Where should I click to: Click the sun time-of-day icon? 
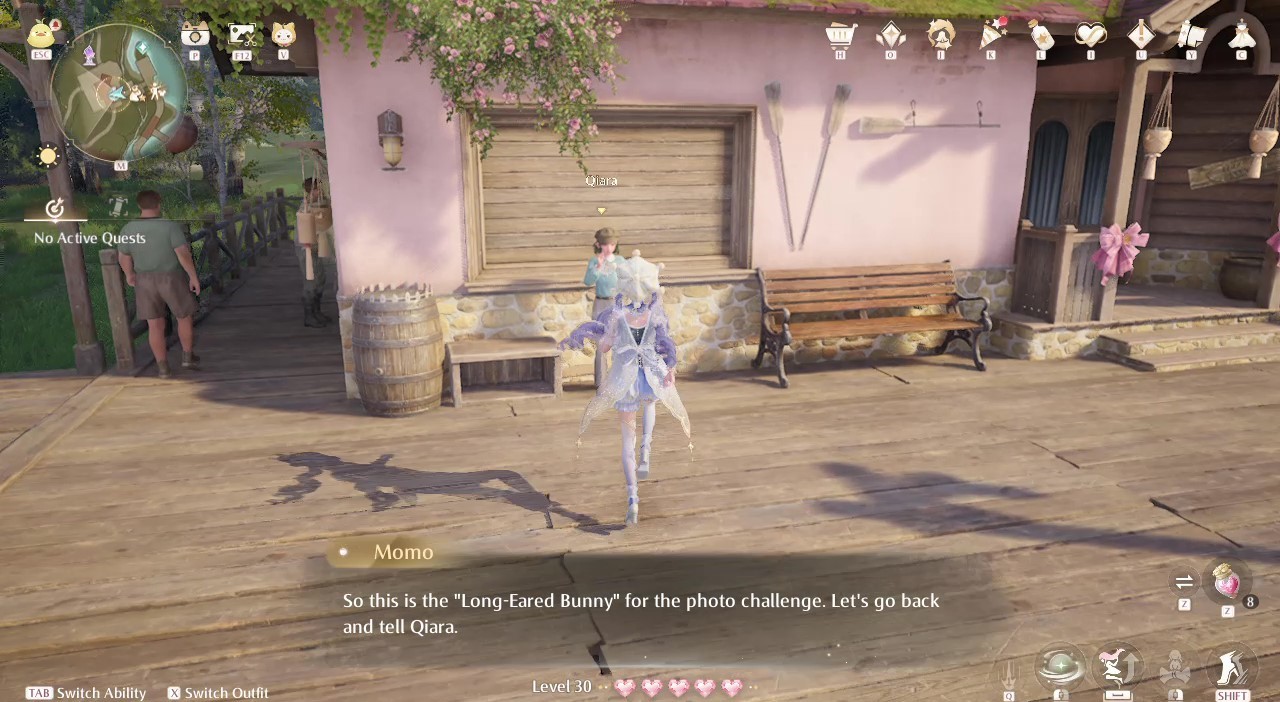tap(47, 156)
